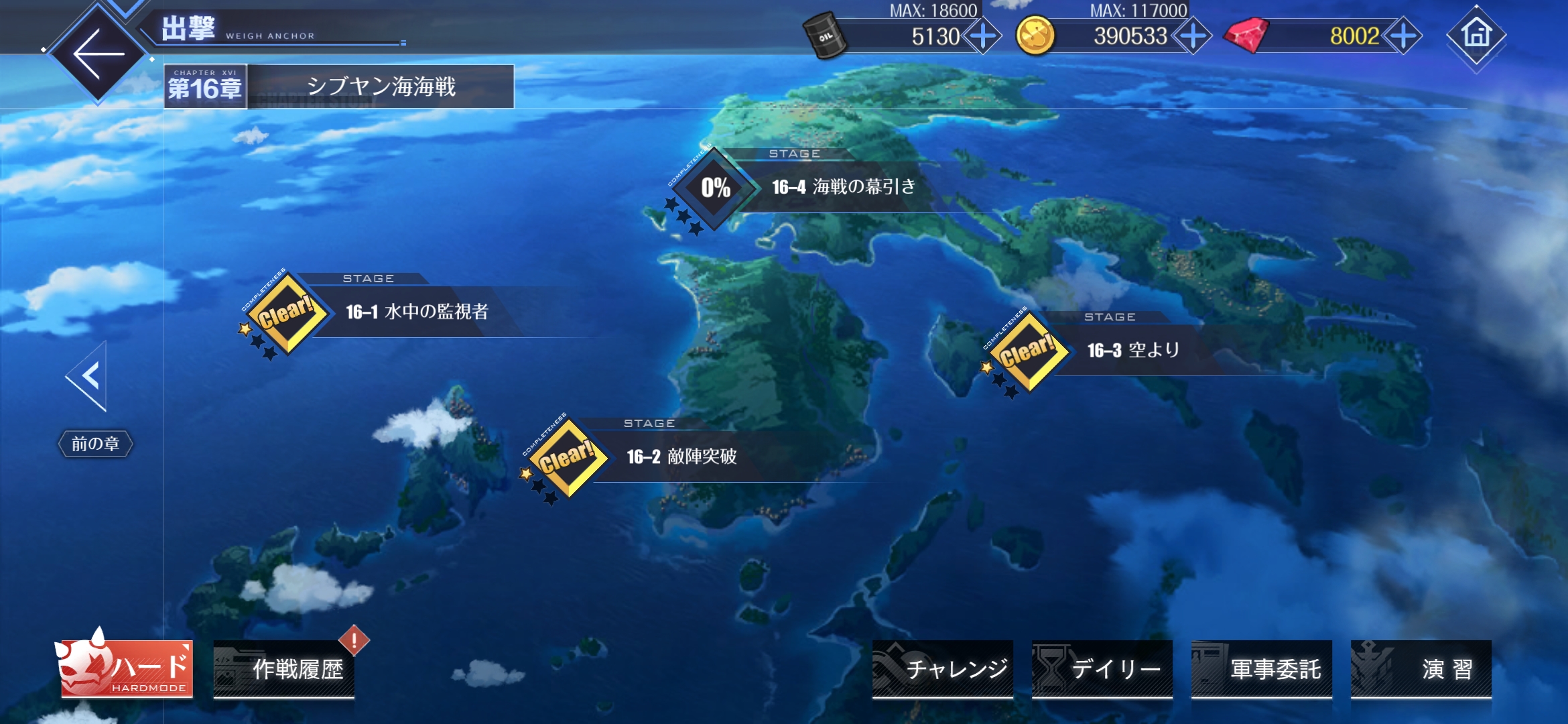Add more coins with the plus button
The image size is (1568, 724).
[x=1193, y=36]
